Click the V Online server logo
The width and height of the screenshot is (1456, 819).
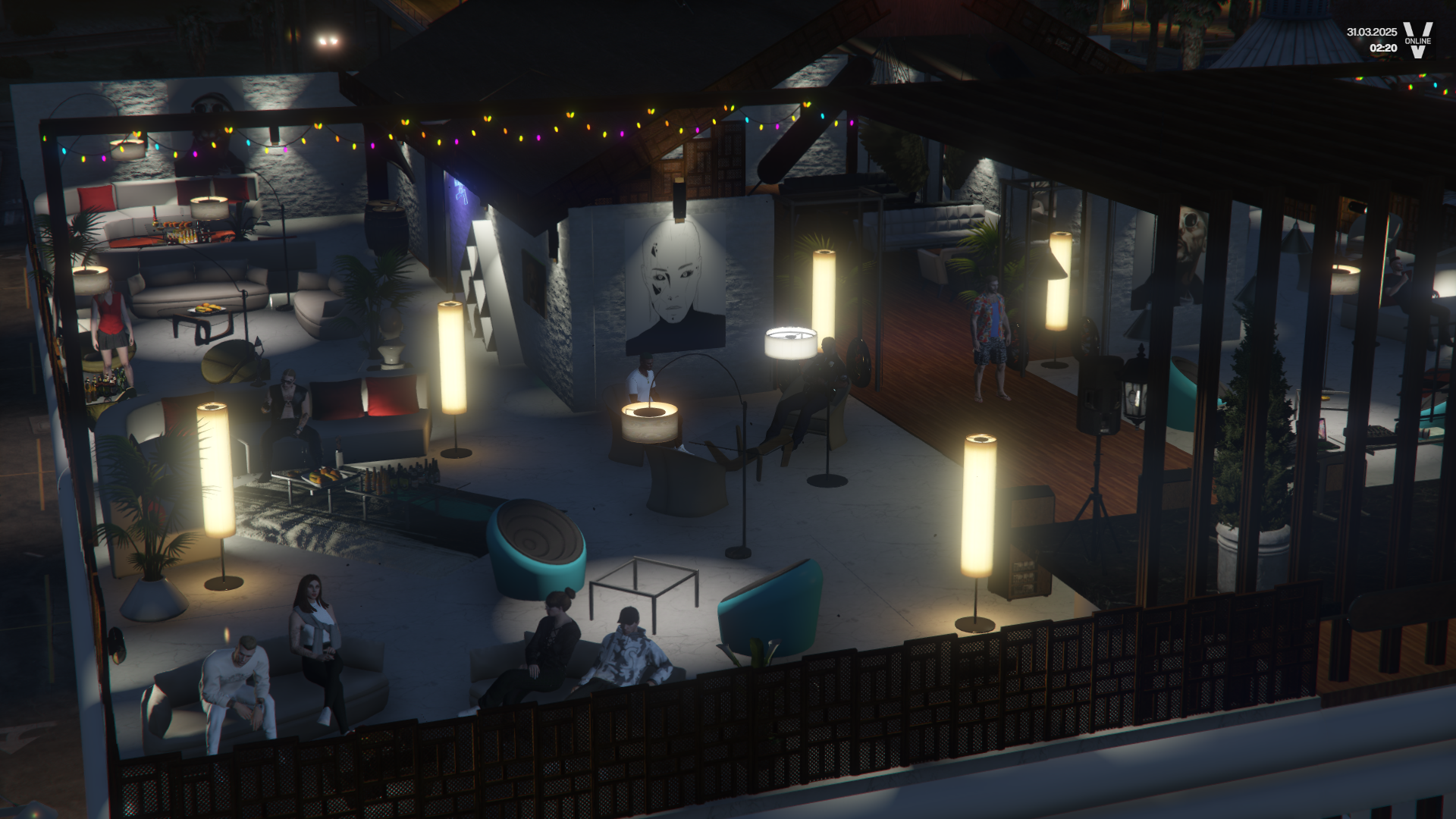[x=1417, y=40]
